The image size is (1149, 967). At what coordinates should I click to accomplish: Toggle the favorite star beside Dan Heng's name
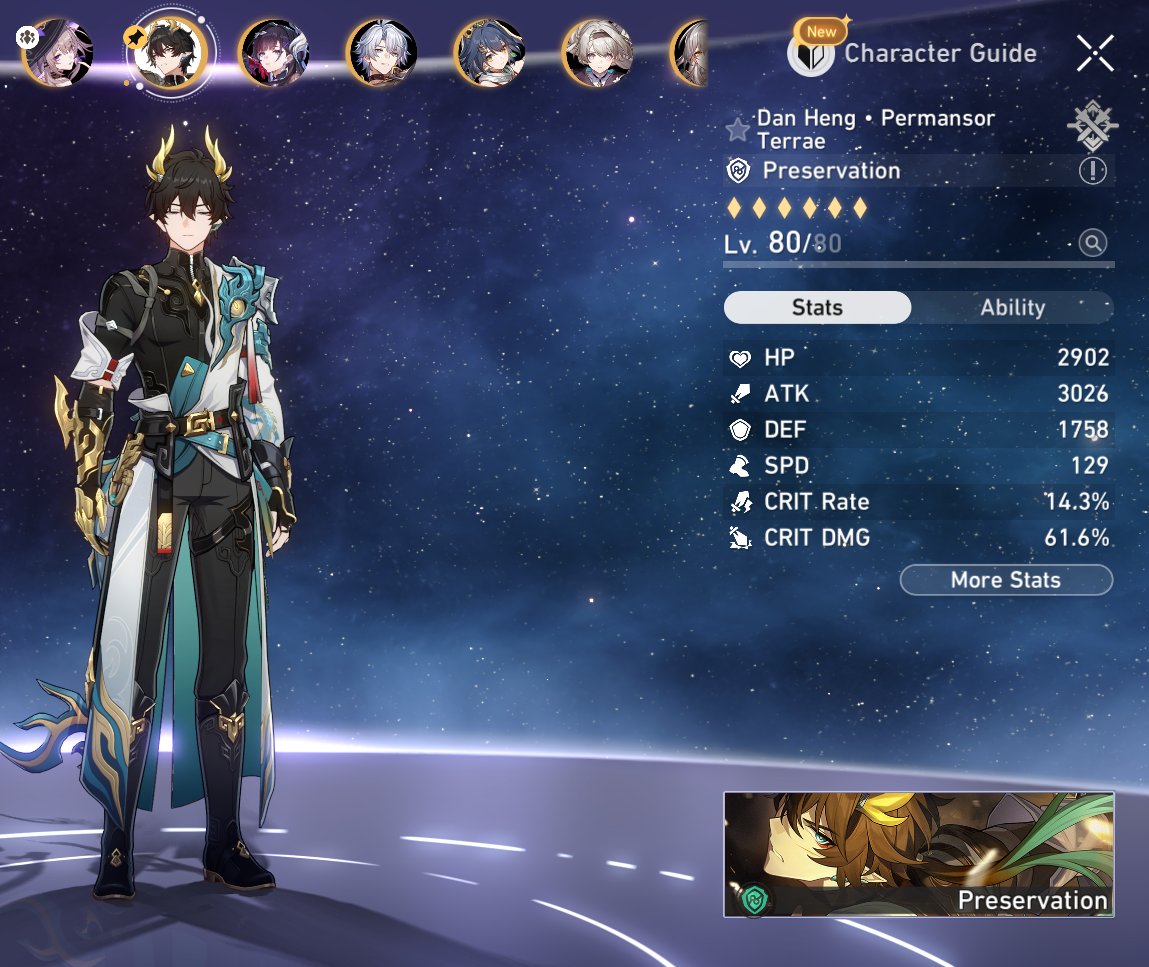tap(738, 129)
